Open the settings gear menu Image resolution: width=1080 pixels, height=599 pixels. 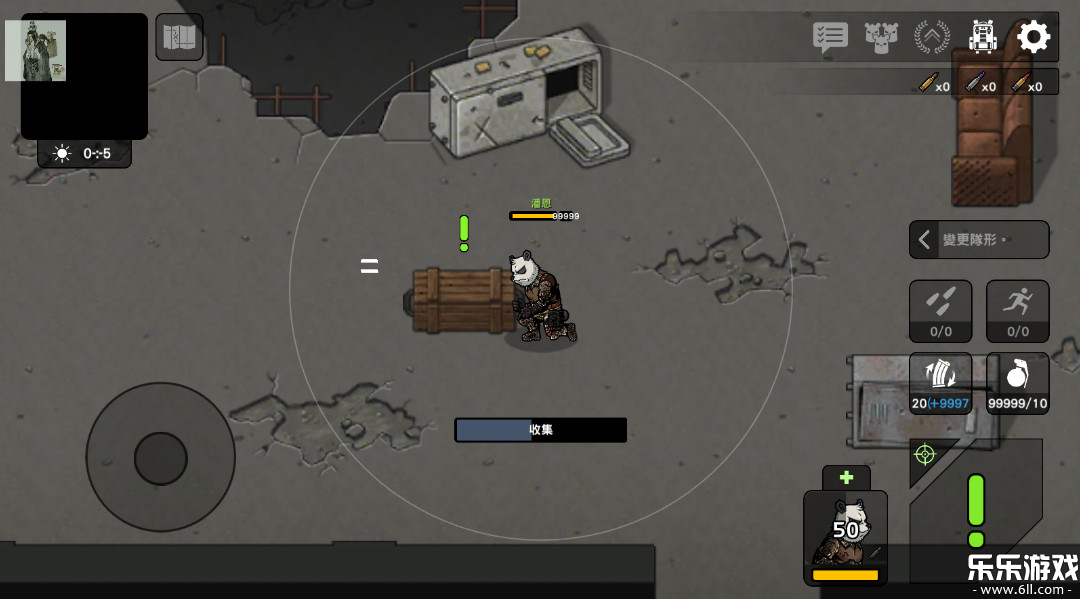tap(1033, 38)
